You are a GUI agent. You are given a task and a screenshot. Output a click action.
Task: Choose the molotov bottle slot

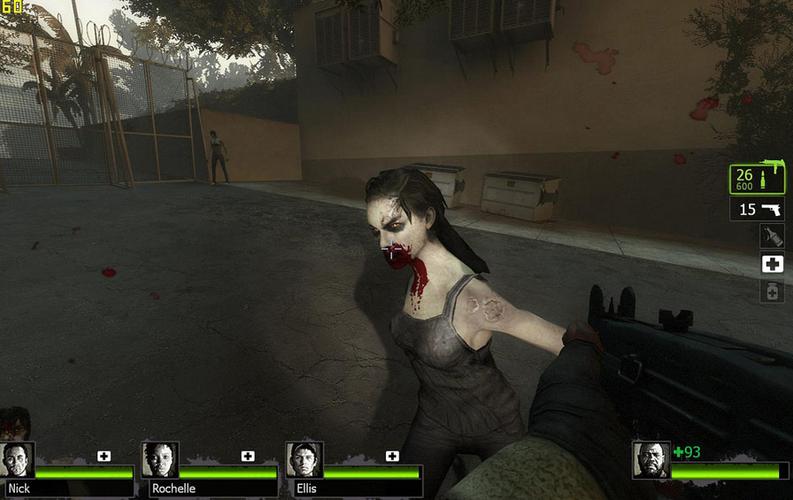(771, 236)
